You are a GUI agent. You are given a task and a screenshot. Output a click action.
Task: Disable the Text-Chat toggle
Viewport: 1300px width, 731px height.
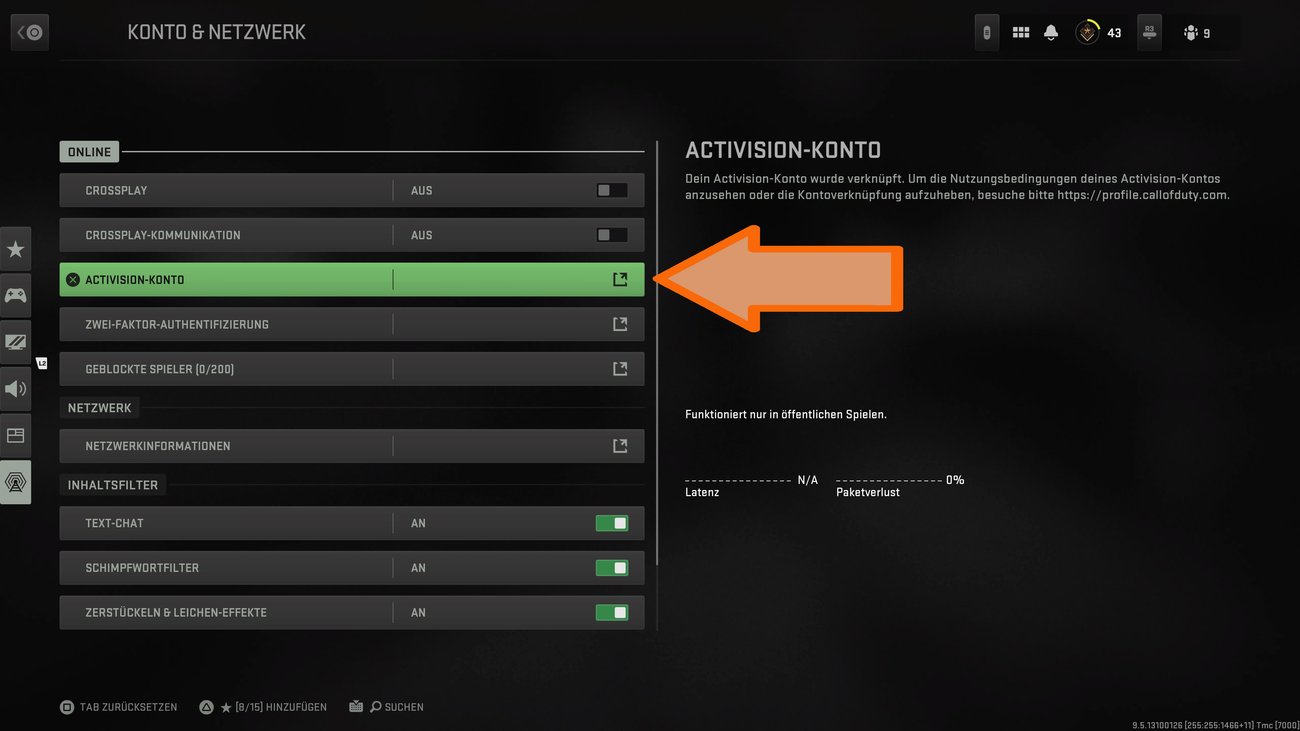(x=612, y=522)
